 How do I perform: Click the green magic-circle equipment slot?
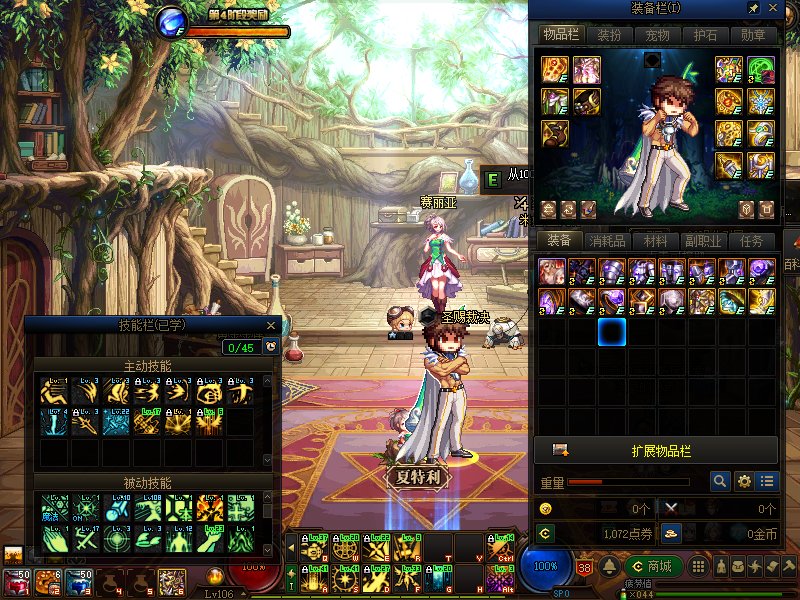click(761, 69)
